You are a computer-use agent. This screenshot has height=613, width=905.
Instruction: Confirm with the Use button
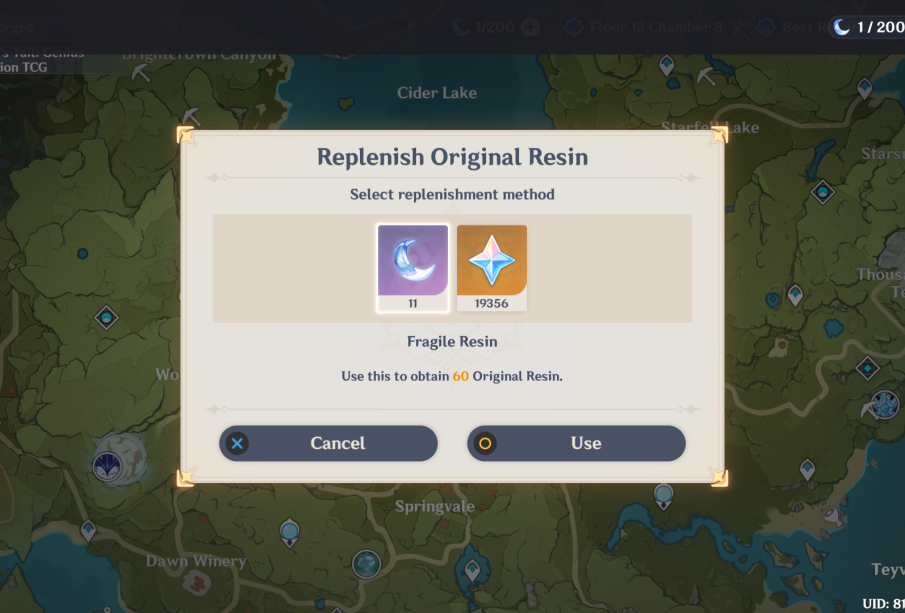click(x=576, y=443)
